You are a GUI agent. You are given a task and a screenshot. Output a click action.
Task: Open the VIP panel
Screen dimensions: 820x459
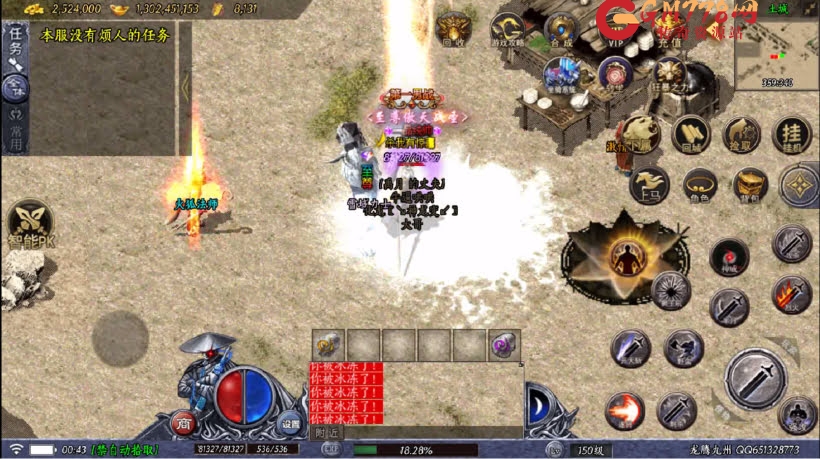point(614,30)
